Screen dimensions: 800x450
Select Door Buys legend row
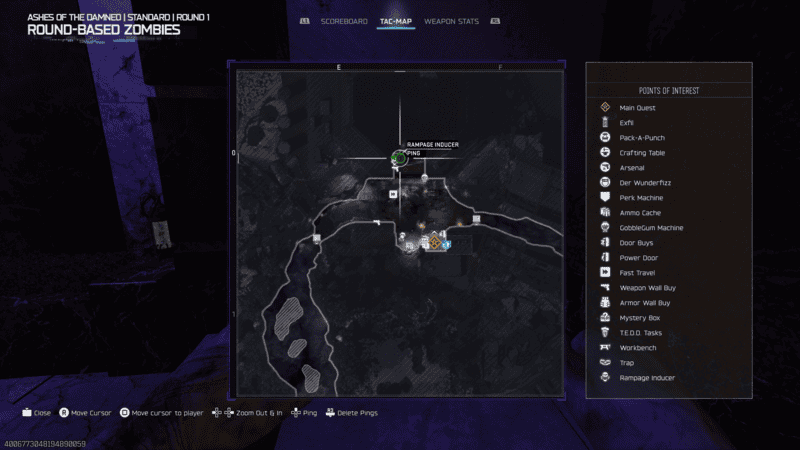637,242
